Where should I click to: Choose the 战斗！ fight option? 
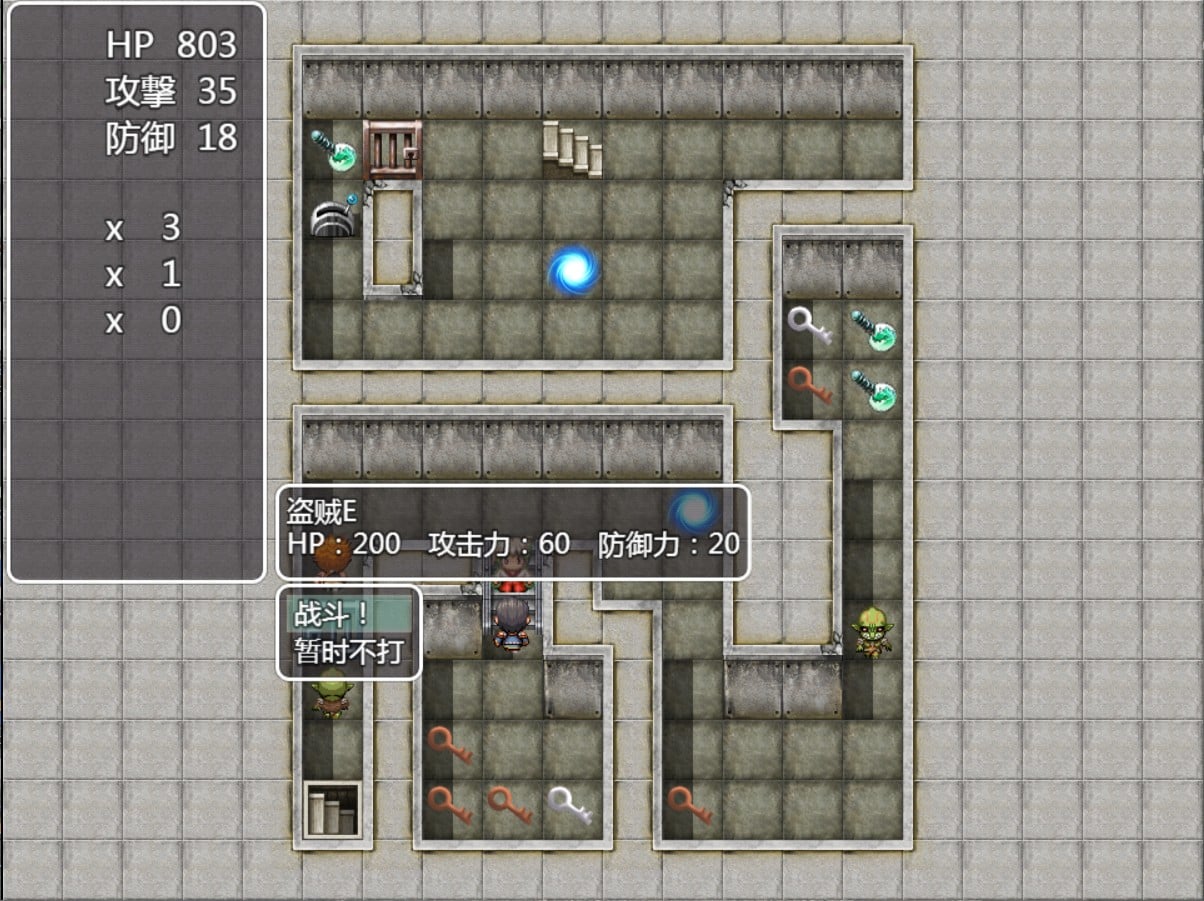(348, 613)
